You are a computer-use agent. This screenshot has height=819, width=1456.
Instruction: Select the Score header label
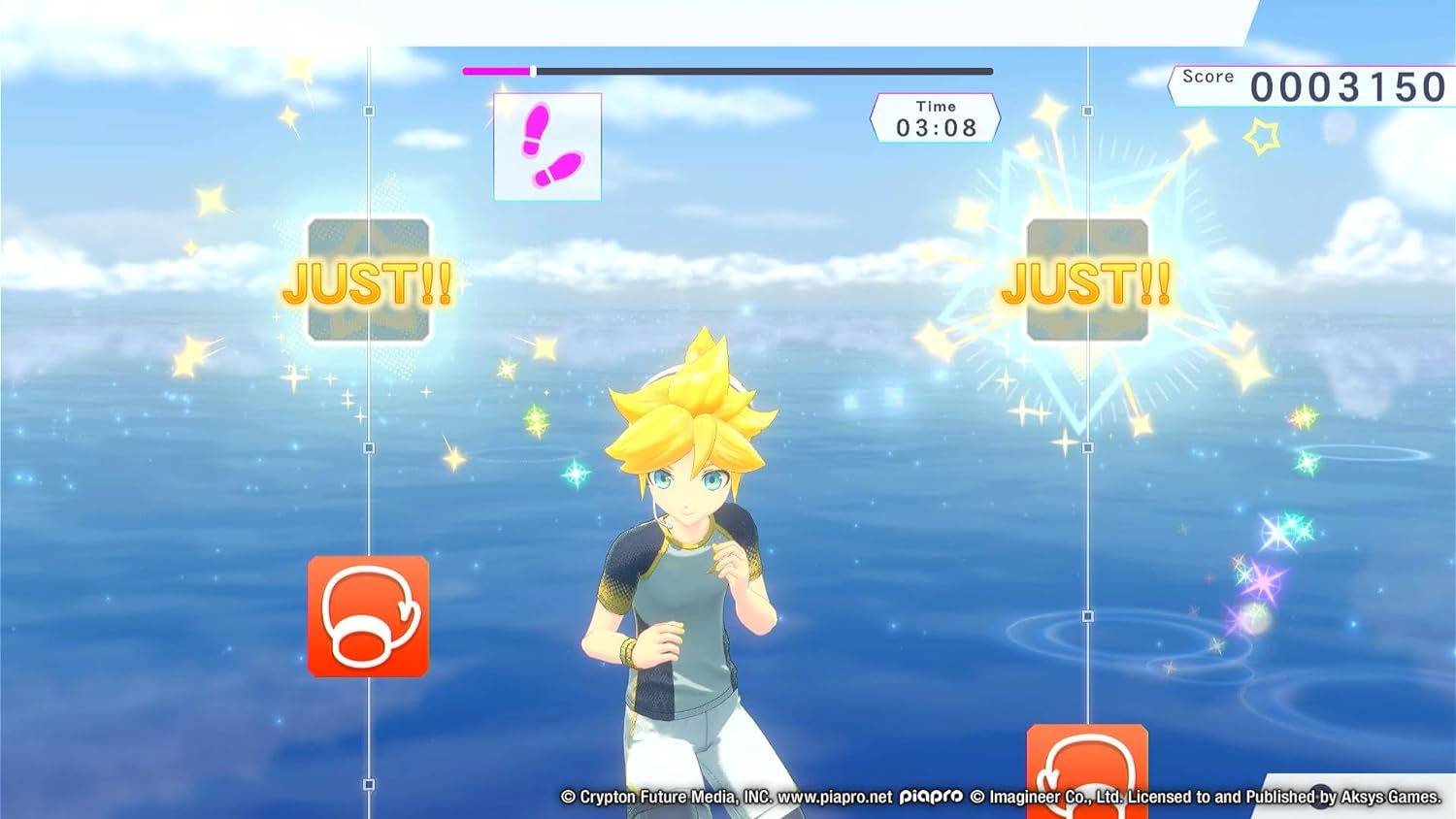[x=1208, y=76]
